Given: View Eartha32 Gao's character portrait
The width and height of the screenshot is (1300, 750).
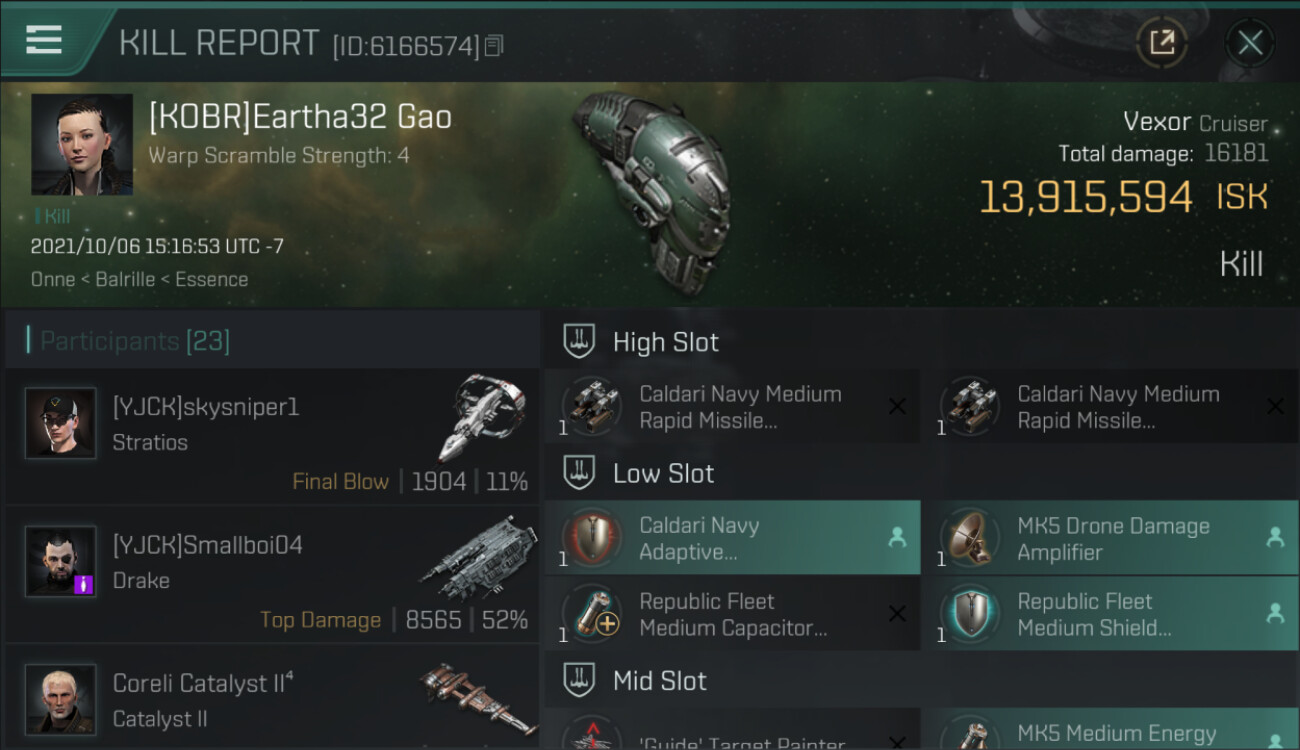Looking at the screenshot, I should tap(82, 145).
